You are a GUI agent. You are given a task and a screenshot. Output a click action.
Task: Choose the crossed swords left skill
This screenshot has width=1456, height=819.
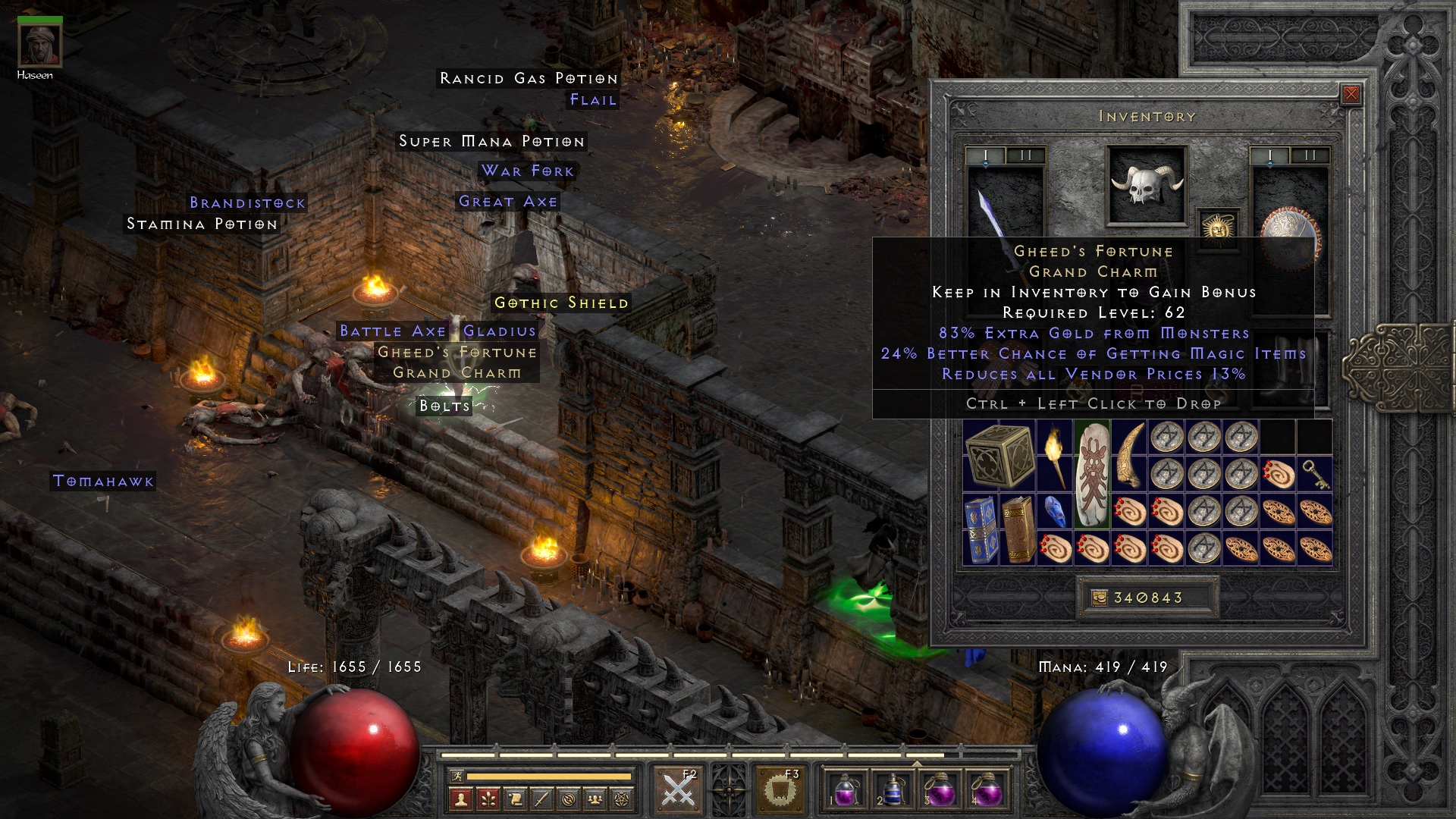coord(678,789)
